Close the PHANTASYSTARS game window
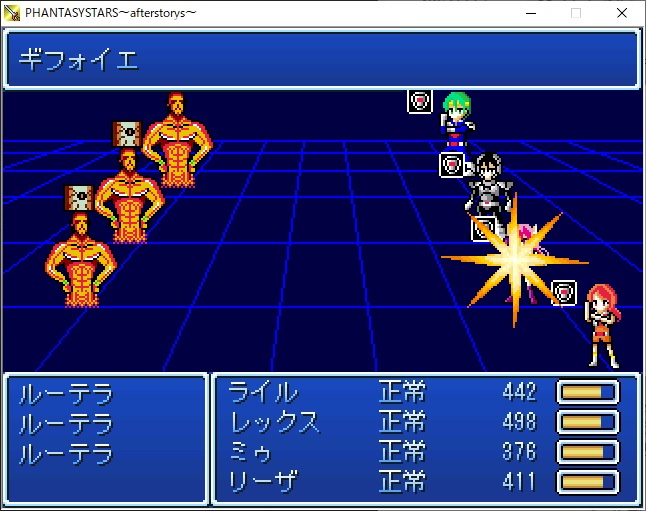The height and width of the screenshot is (511, 646). 622,13
